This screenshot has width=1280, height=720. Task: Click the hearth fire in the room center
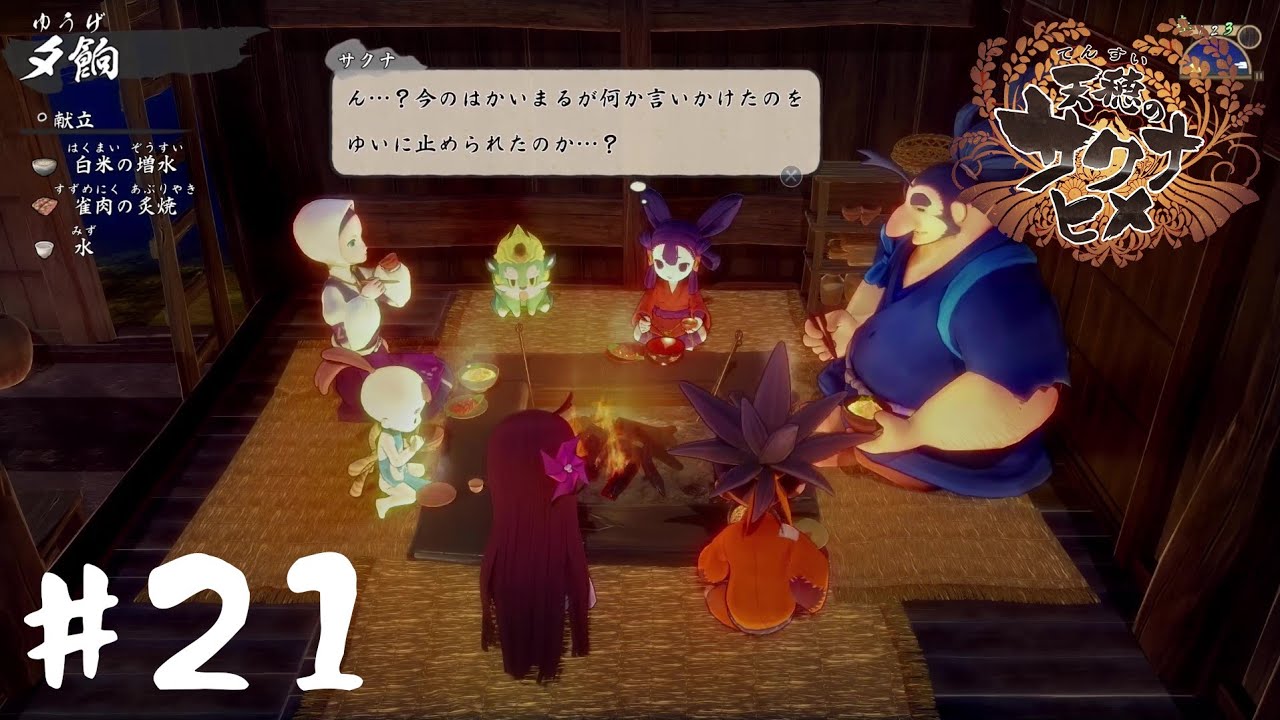coord(615,440)
